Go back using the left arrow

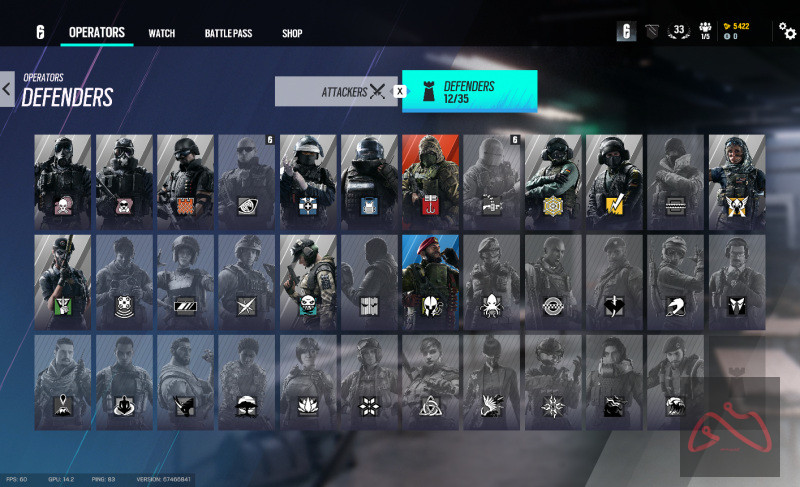pyautogui.click(x=7, y=89)
